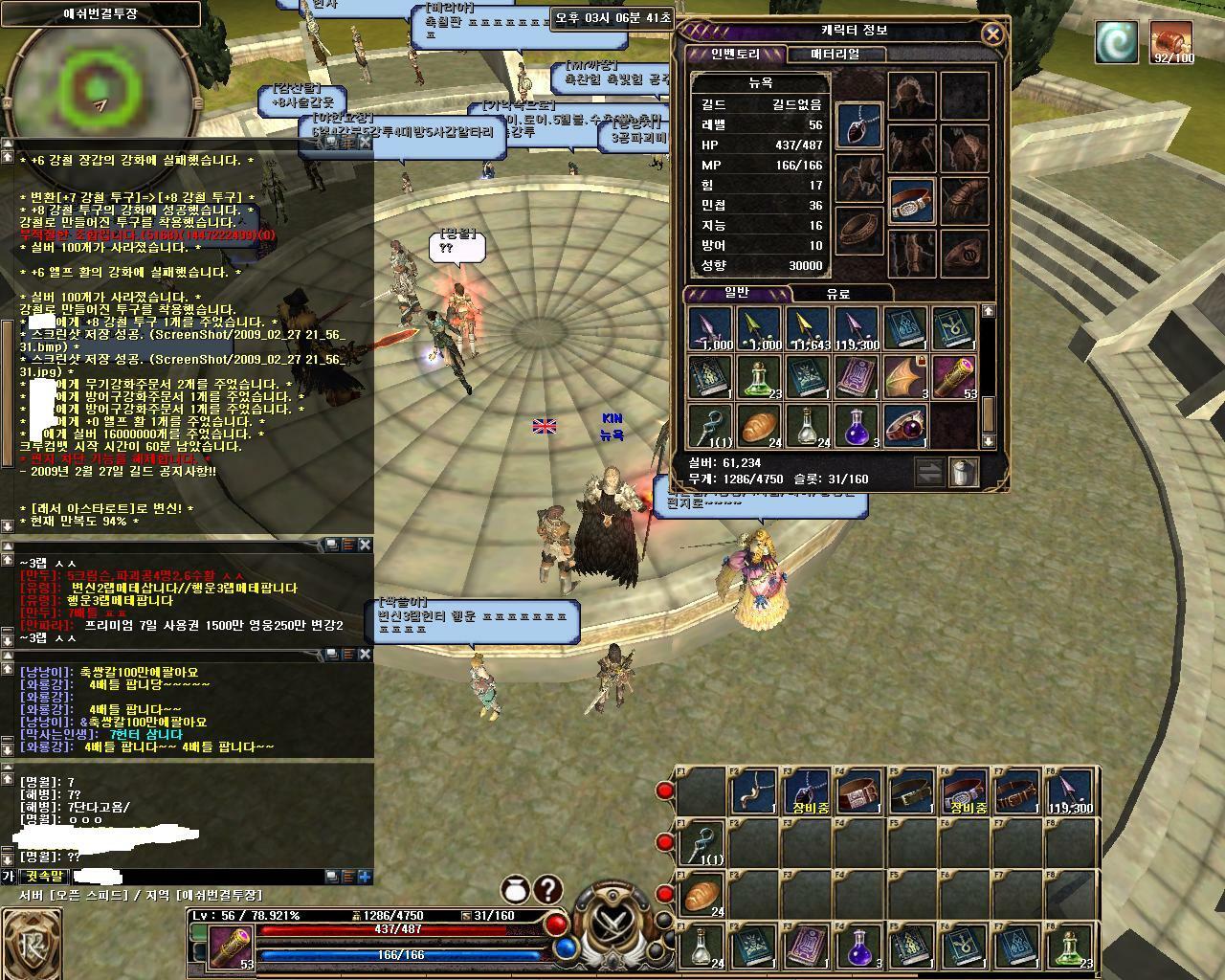Click the inventory swap arrows button
Viewport: 1225px width, 980px height.
[929, 472]
